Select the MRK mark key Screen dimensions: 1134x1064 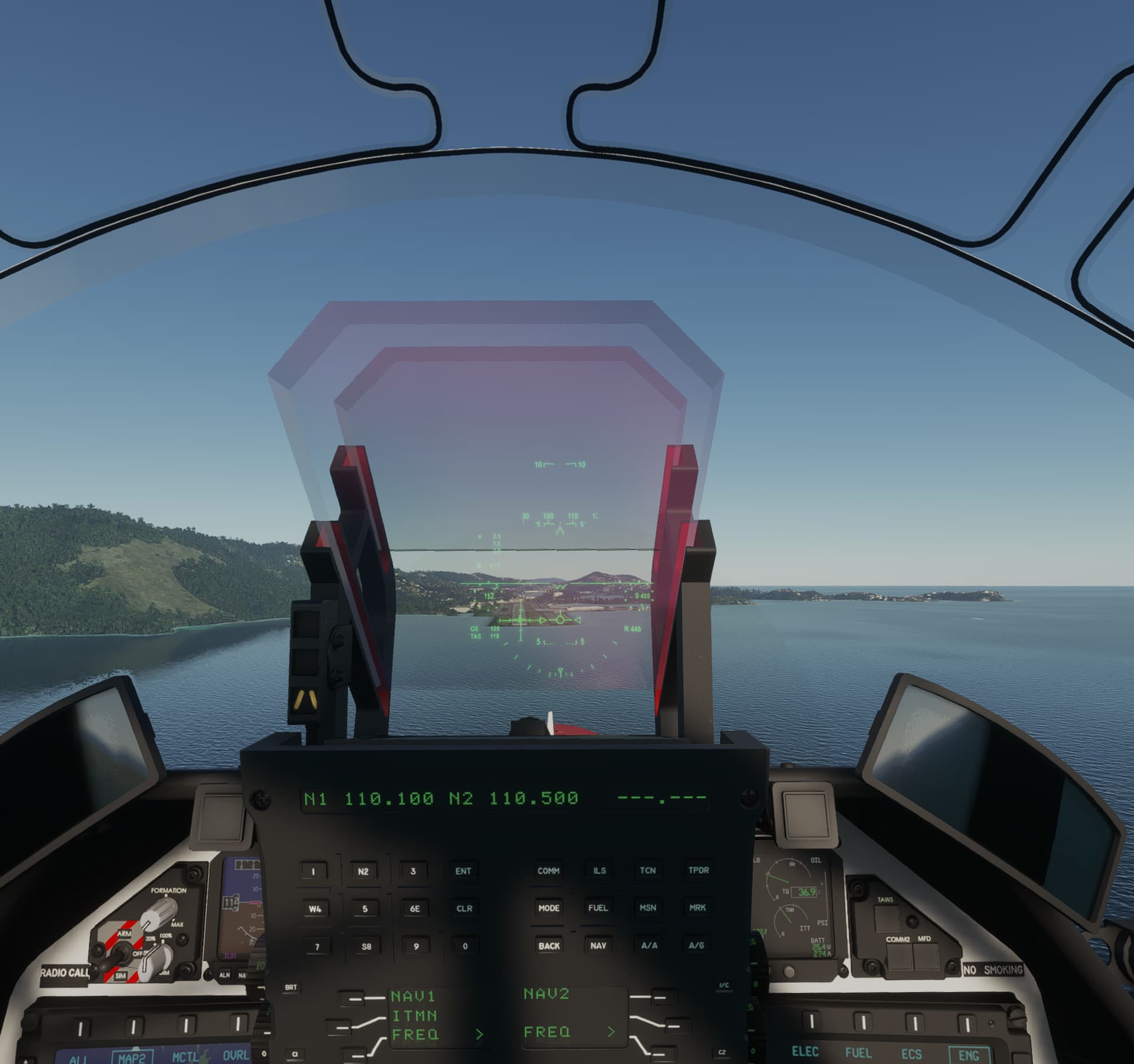[698, 909]
